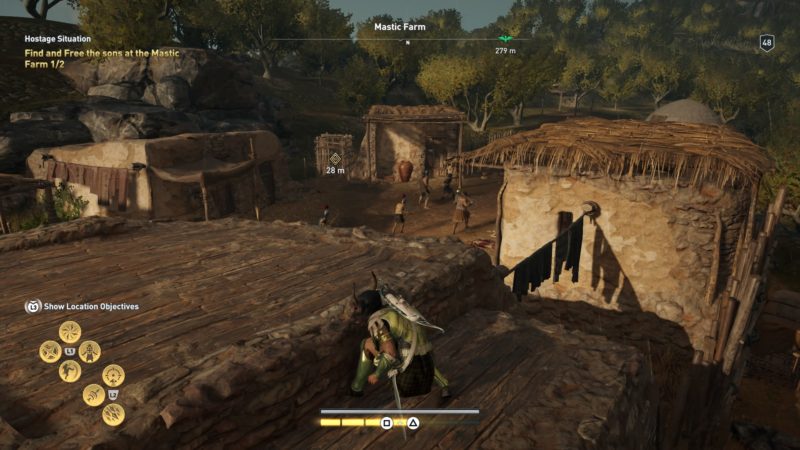Select the crosshair target bow ability
Screen dimensions: 800x450
coord(113,376)
